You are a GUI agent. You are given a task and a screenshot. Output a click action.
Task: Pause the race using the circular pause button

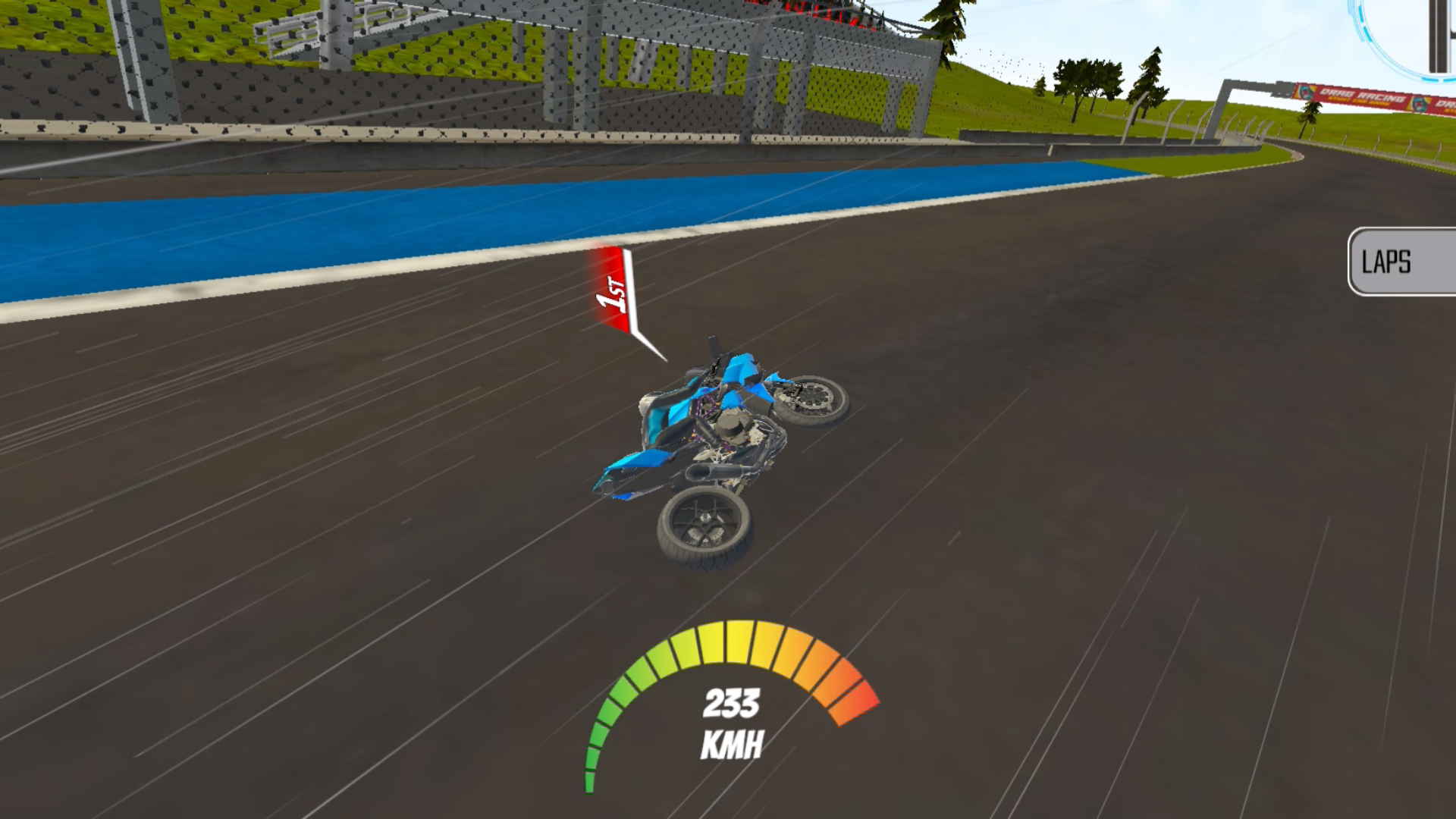tap(1436, 34)
